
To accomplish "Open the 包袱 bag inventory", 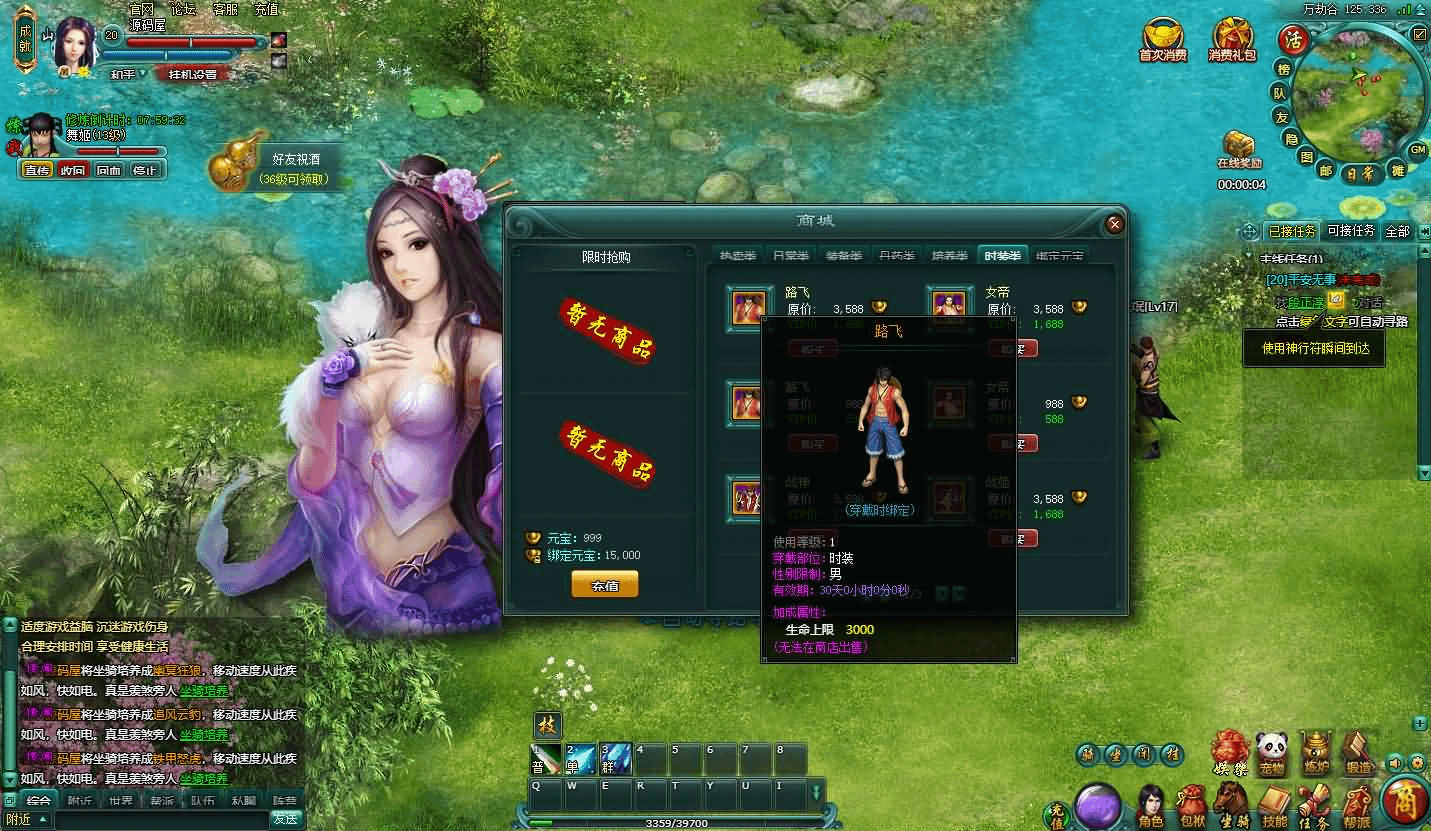I will [1191, 803].
